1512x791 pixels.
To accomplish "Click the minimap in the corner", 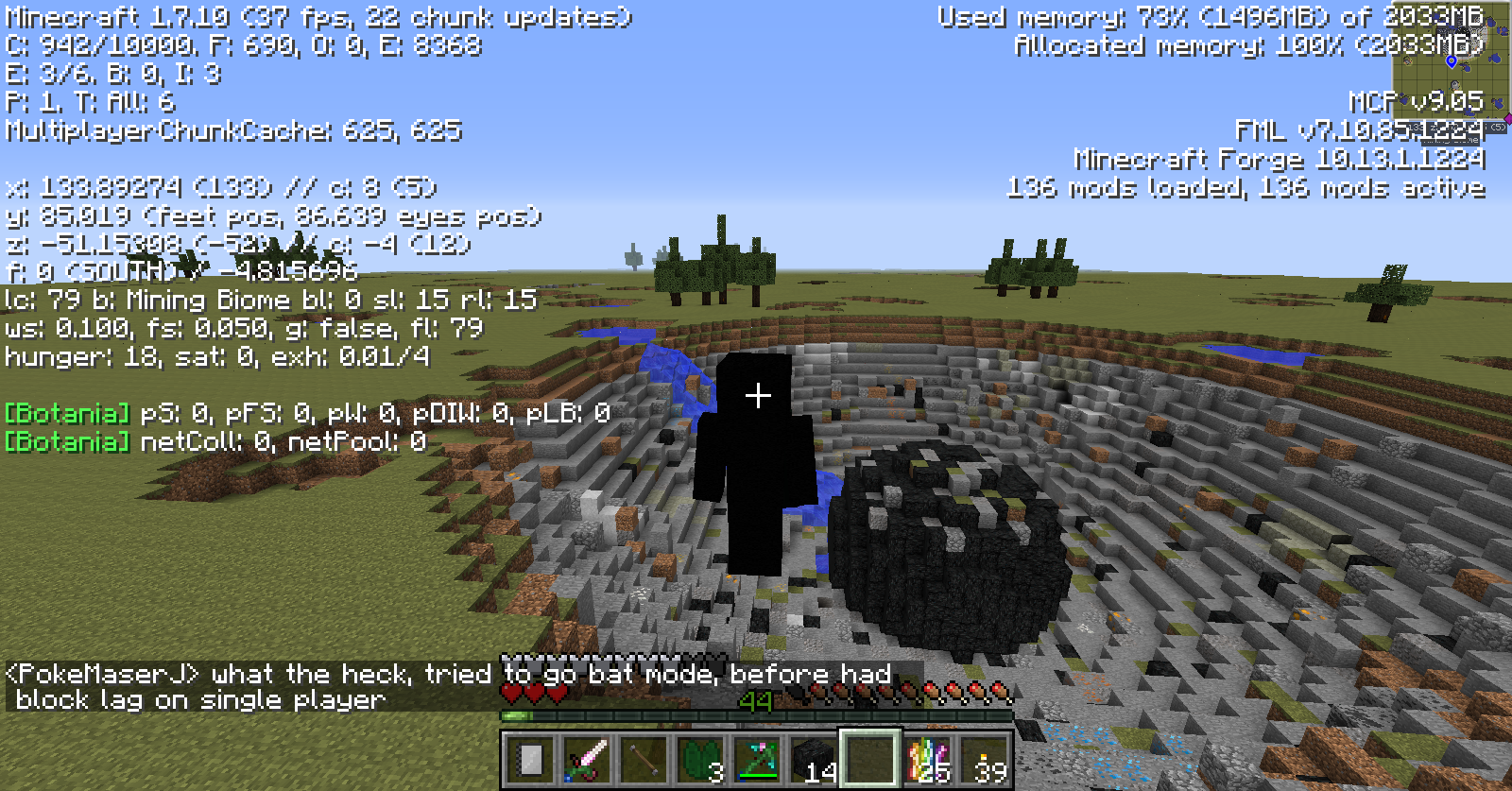I will click(1450, 66).
